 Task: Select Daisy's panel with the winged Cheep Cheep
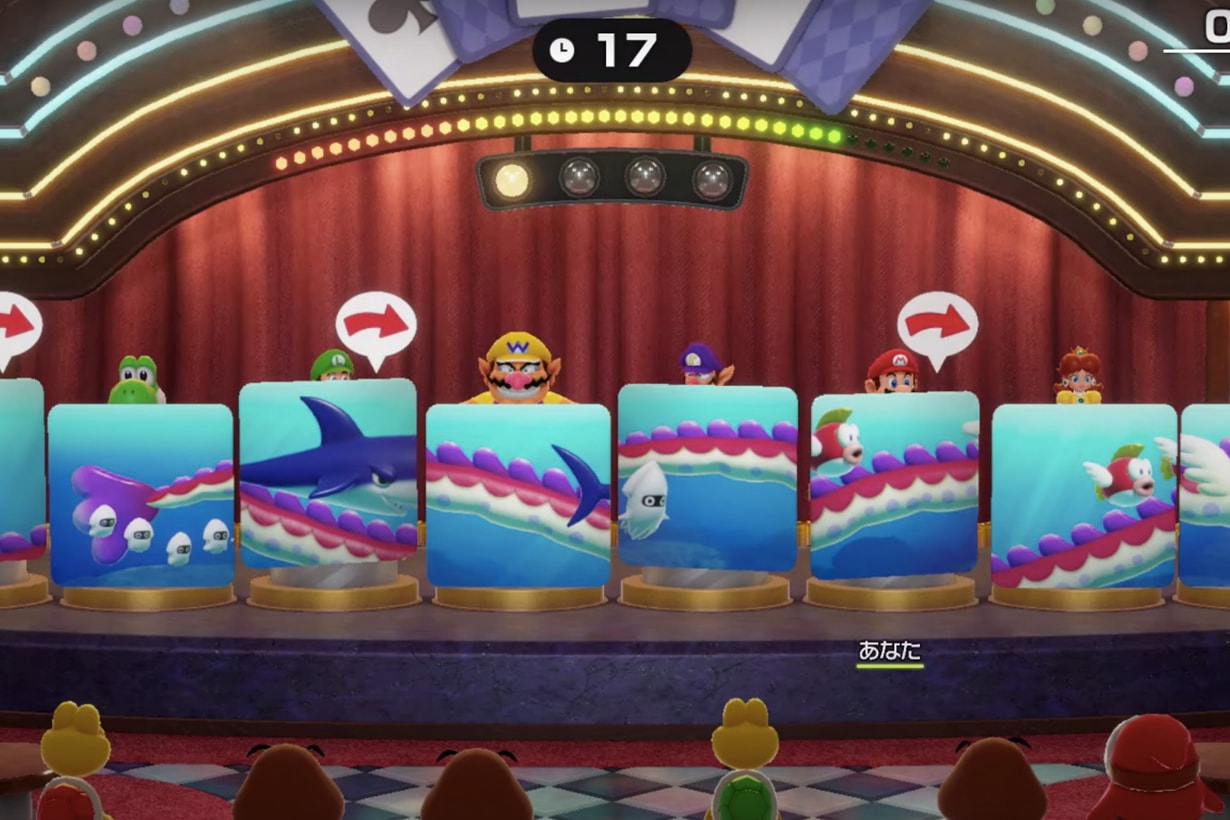click(x=1083, y=495)
